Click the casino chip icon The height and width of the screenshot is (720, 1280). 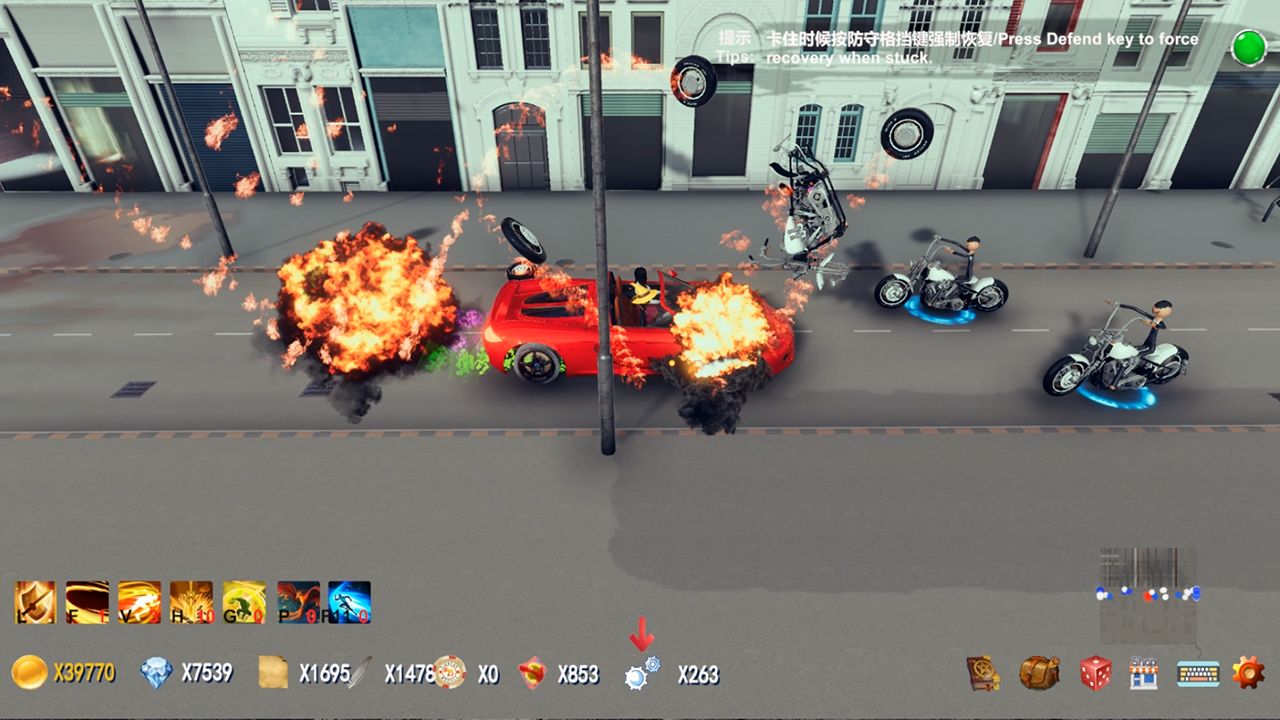450,673
